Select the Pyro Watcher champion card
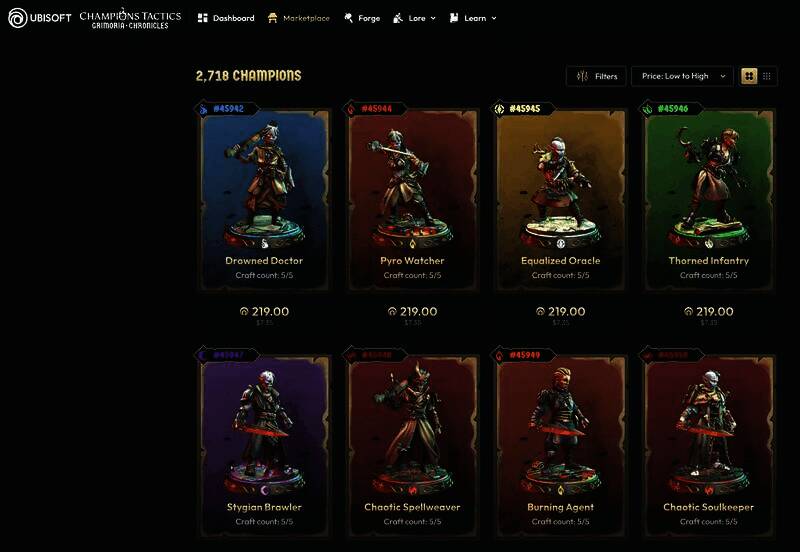Viewport: 800px width, 552px height. tap(412, 190)
